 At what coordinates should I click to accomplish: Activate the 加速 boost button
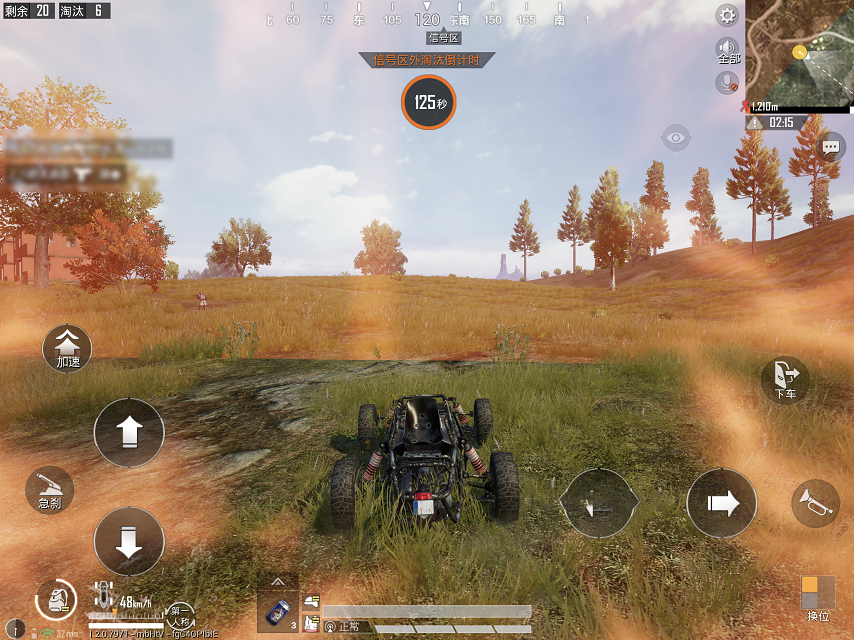click(68, 348)
